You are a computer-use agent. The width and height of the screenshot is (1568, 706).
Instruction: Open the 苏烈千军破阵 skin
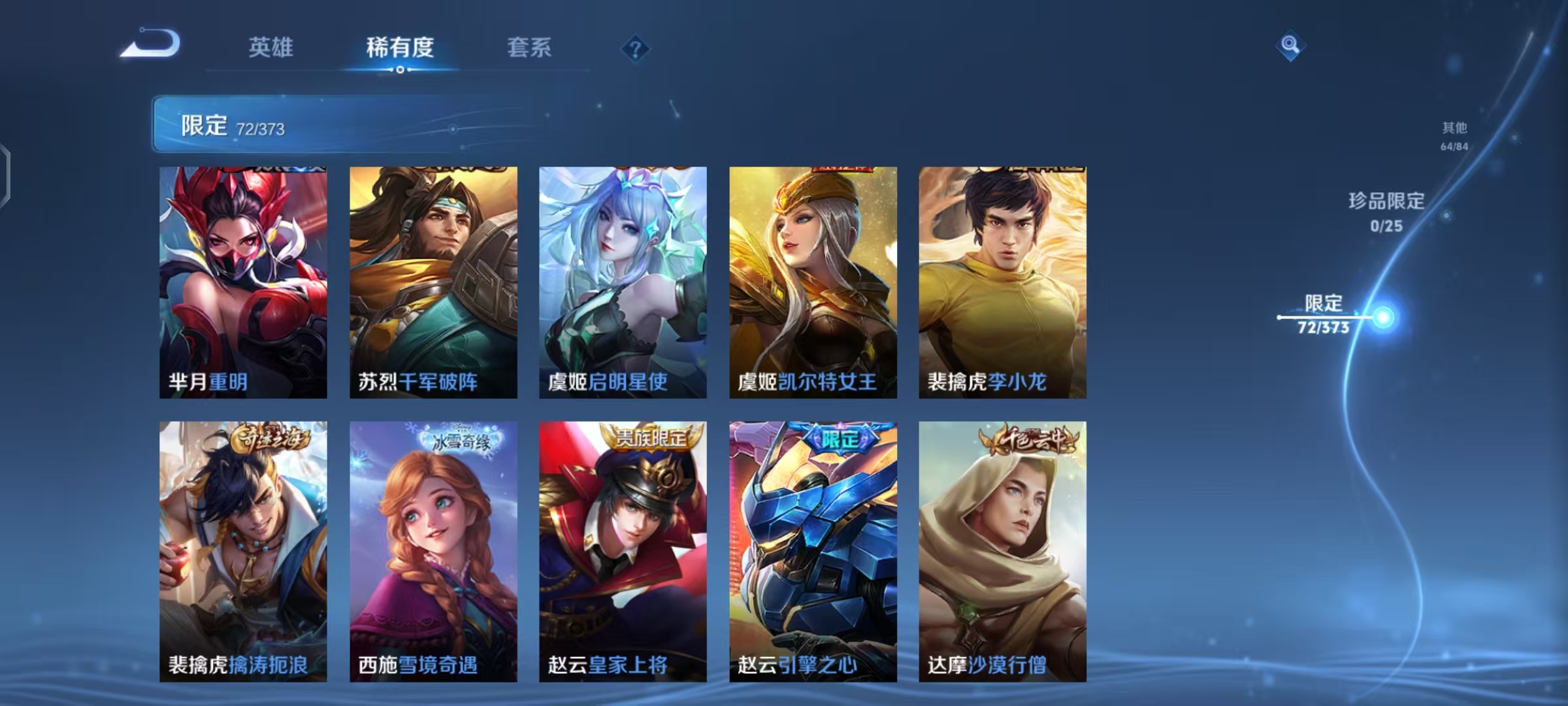[432, 281]
